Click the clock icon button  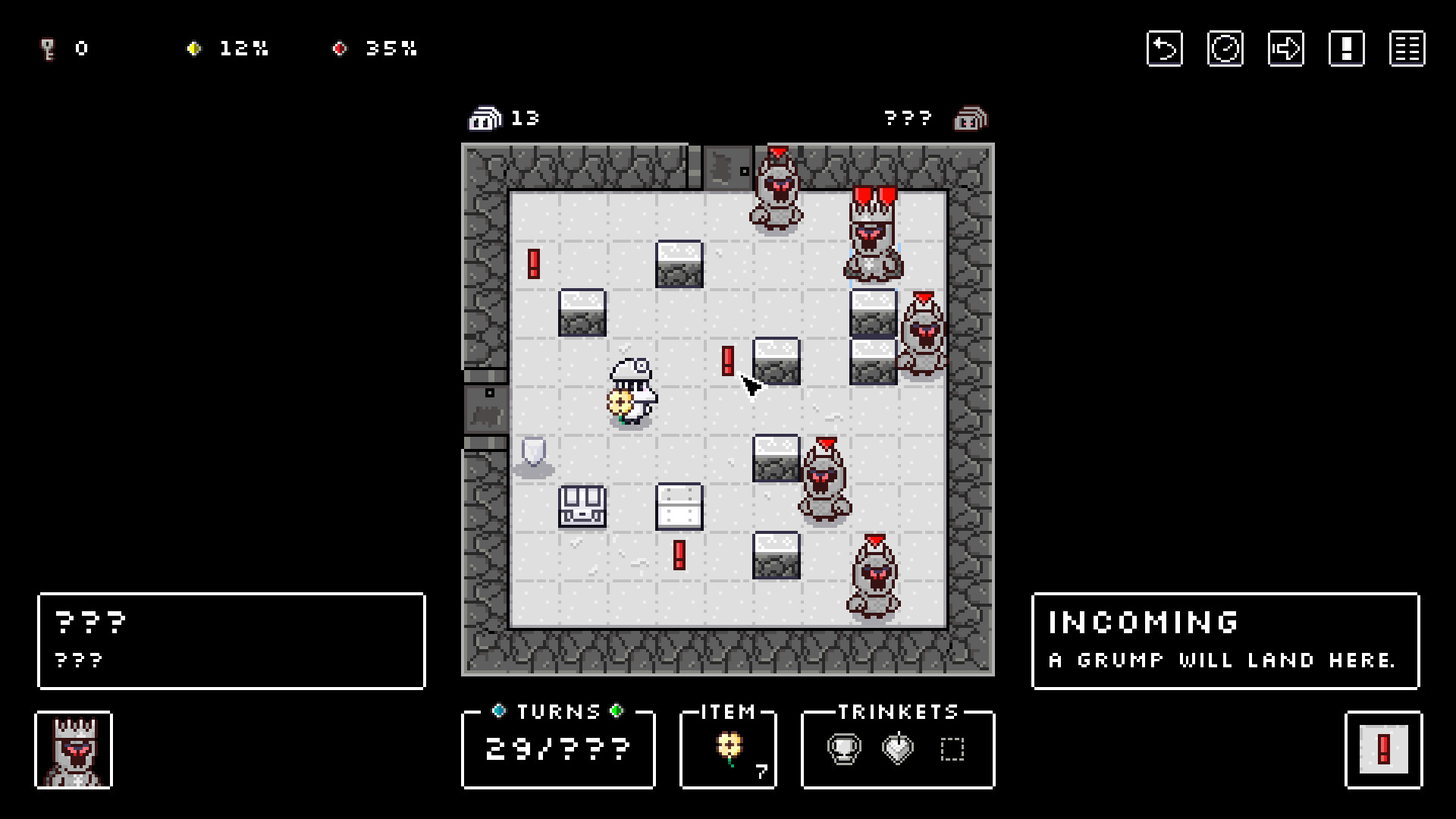coord(1225,49)
